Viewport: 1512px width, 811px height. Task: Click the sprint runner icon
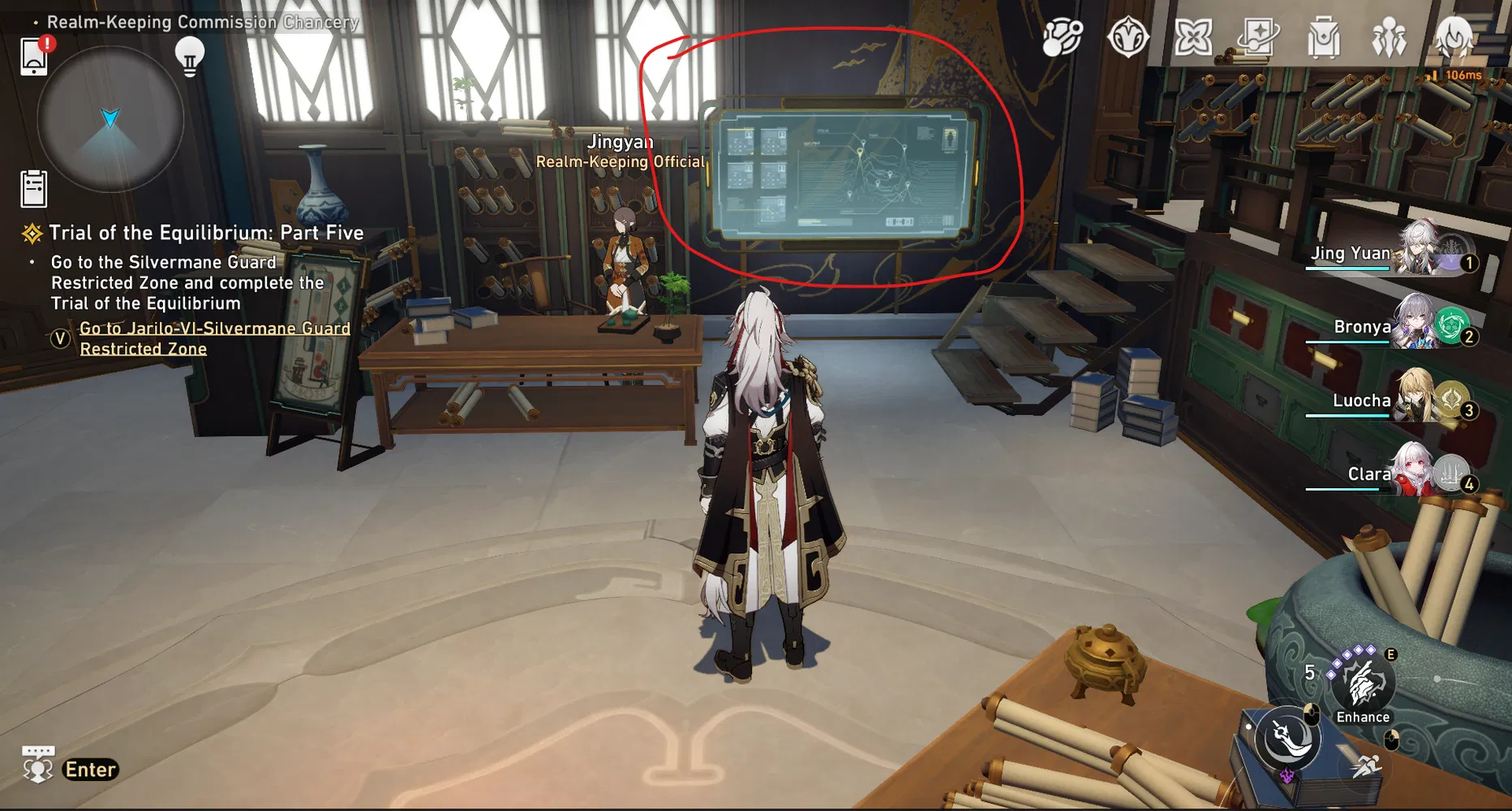(x=1368, y=768)
